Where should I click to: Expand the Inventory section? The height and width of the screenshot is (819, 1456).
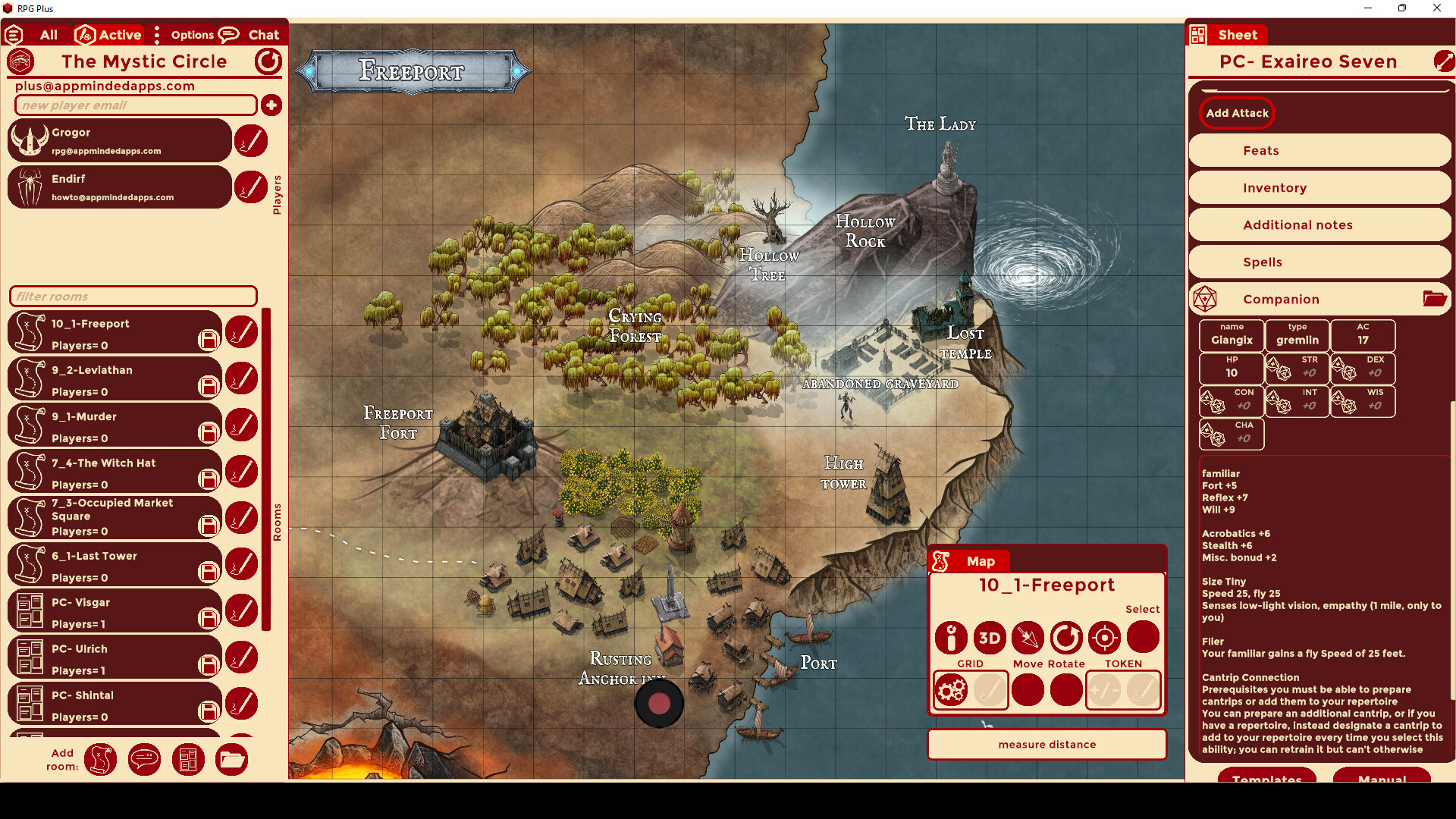click(x=1319, y=187)
